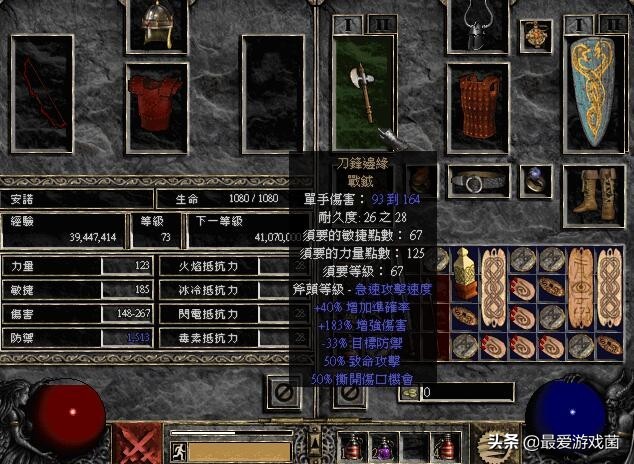This screenshot has width=634, height=464.
Task: Switch to weapon set II above the shield
Action: coord(606,23)
